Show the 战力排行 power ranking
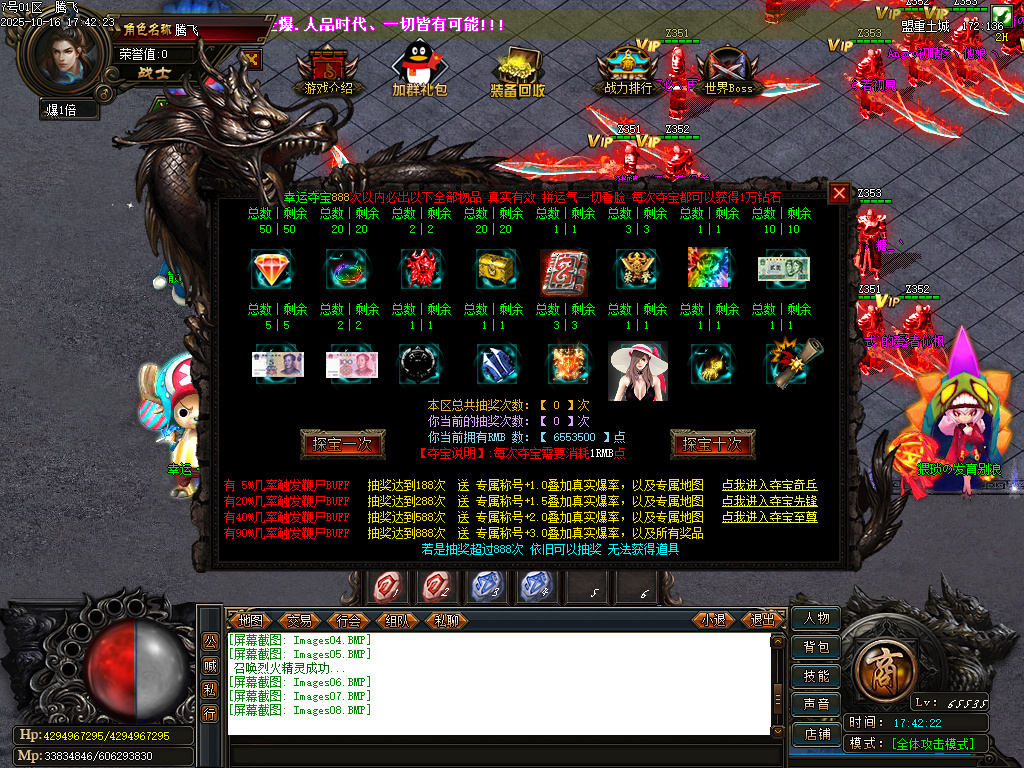This screenshot has height=768, width=1024. [x=628, y=70]
